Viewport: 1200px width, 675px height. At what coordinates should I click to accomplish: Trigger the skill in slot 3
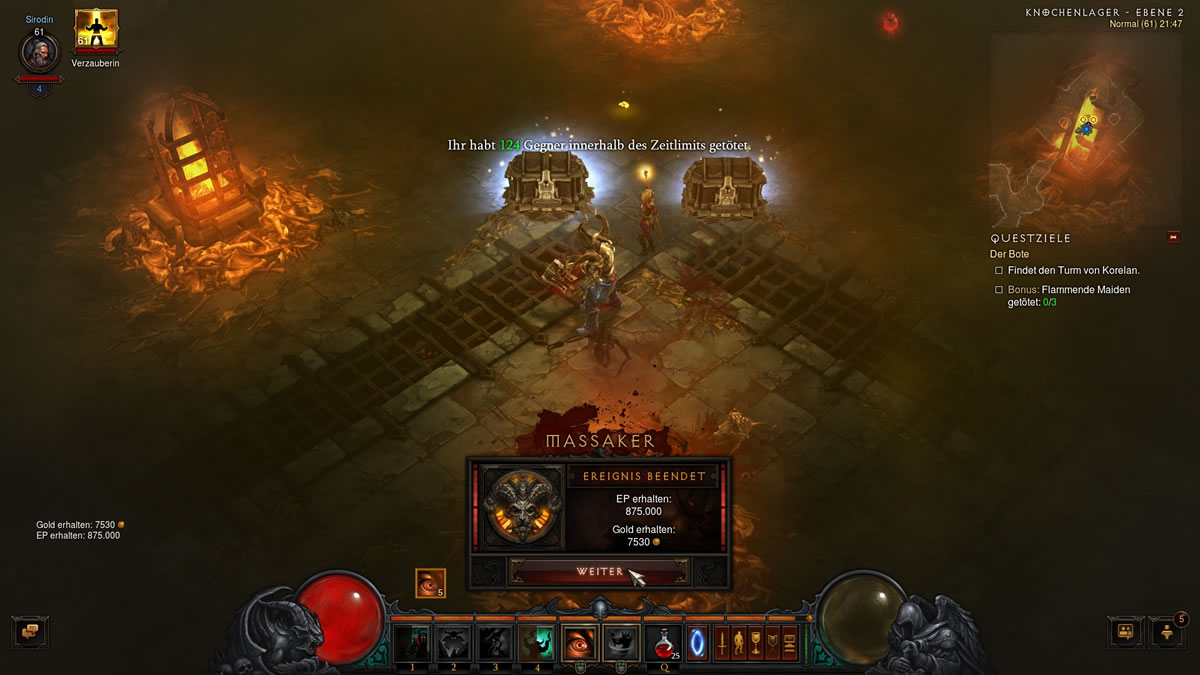click(496, 643)
